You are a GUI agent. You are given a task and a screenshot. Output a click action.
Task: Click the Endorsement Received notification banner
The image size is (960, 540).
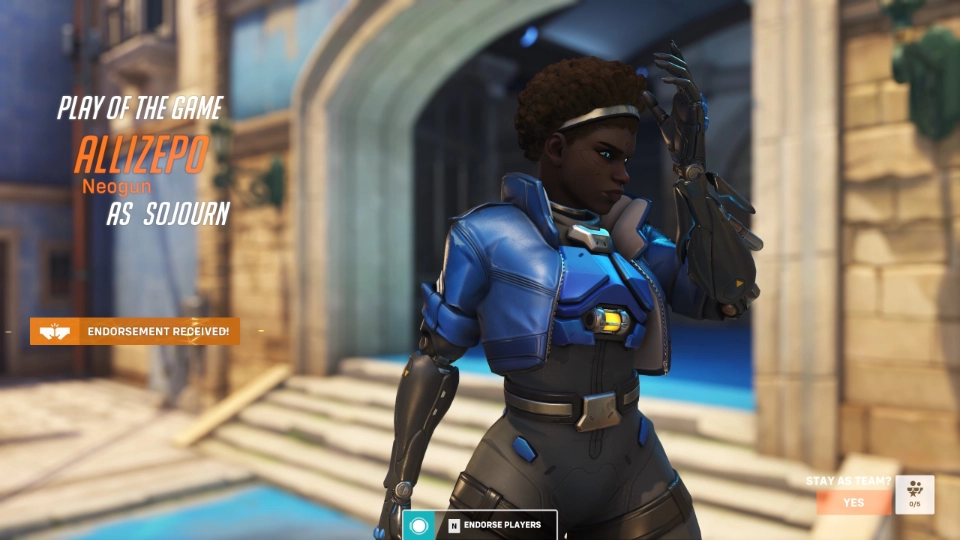coord(135,331)
